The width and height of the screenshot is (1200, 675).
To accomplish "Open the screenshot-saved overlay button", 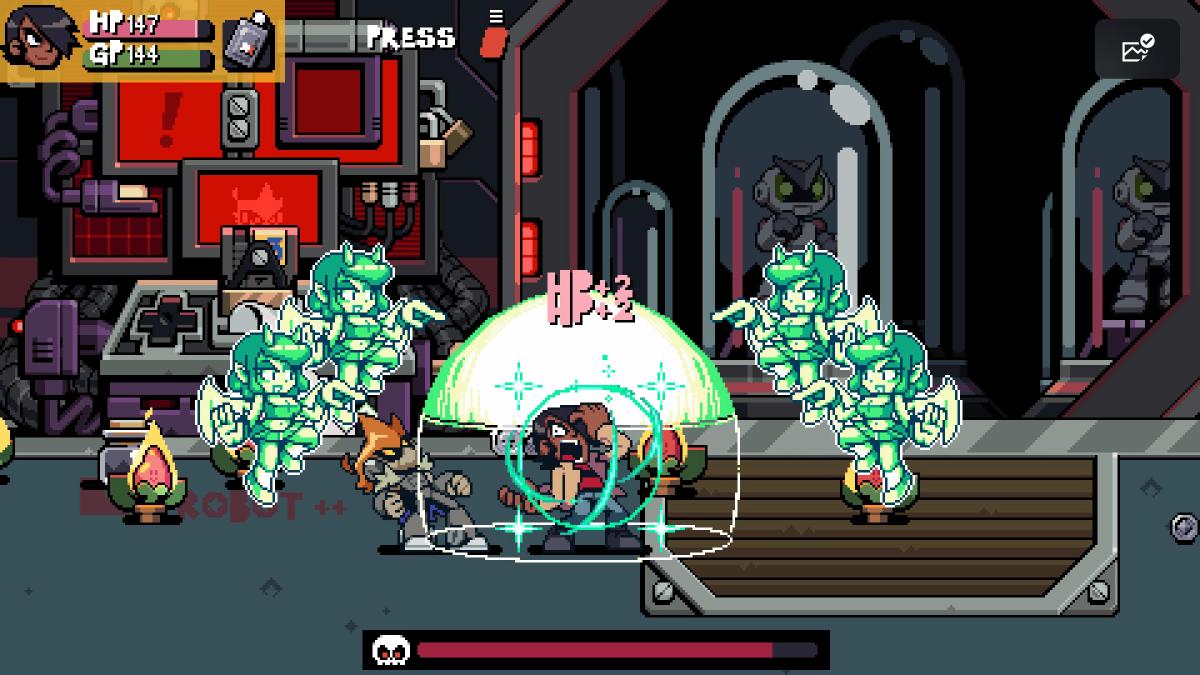I will tap(1137, 48).
